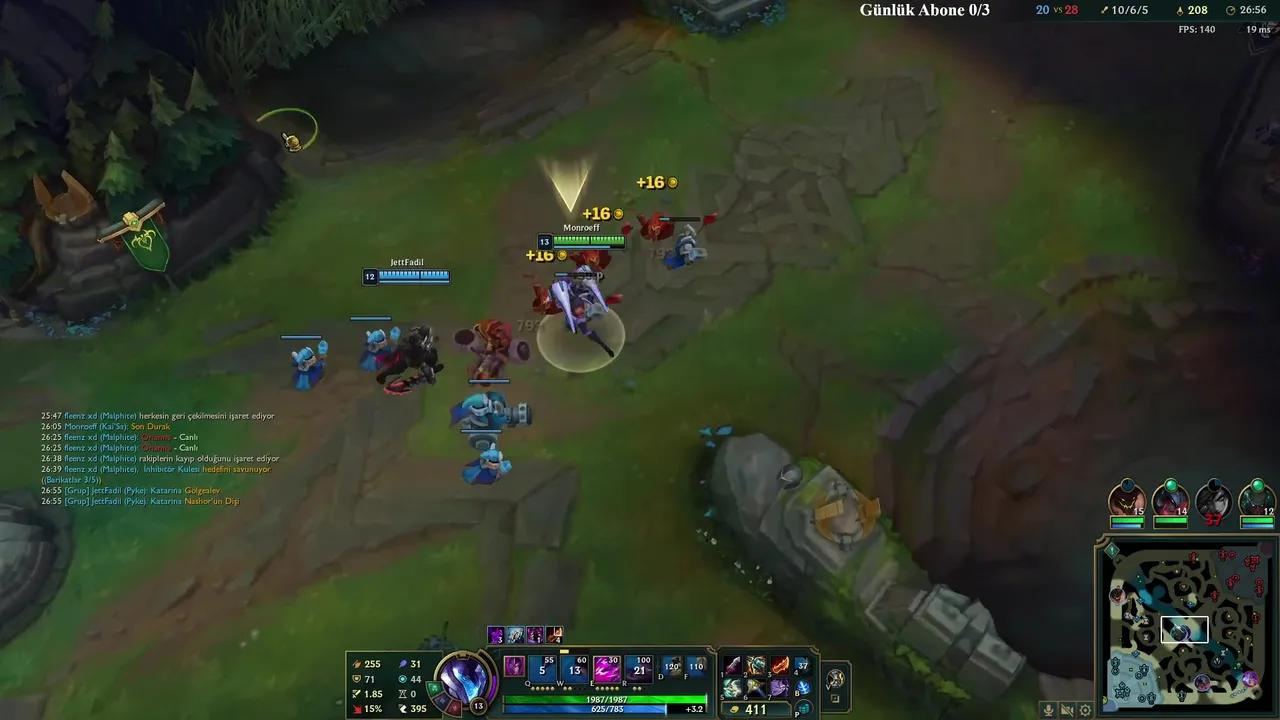The width and height of the screenshot is (1280, 720).
Task: Cast the W ability
Action: (575, 670)
